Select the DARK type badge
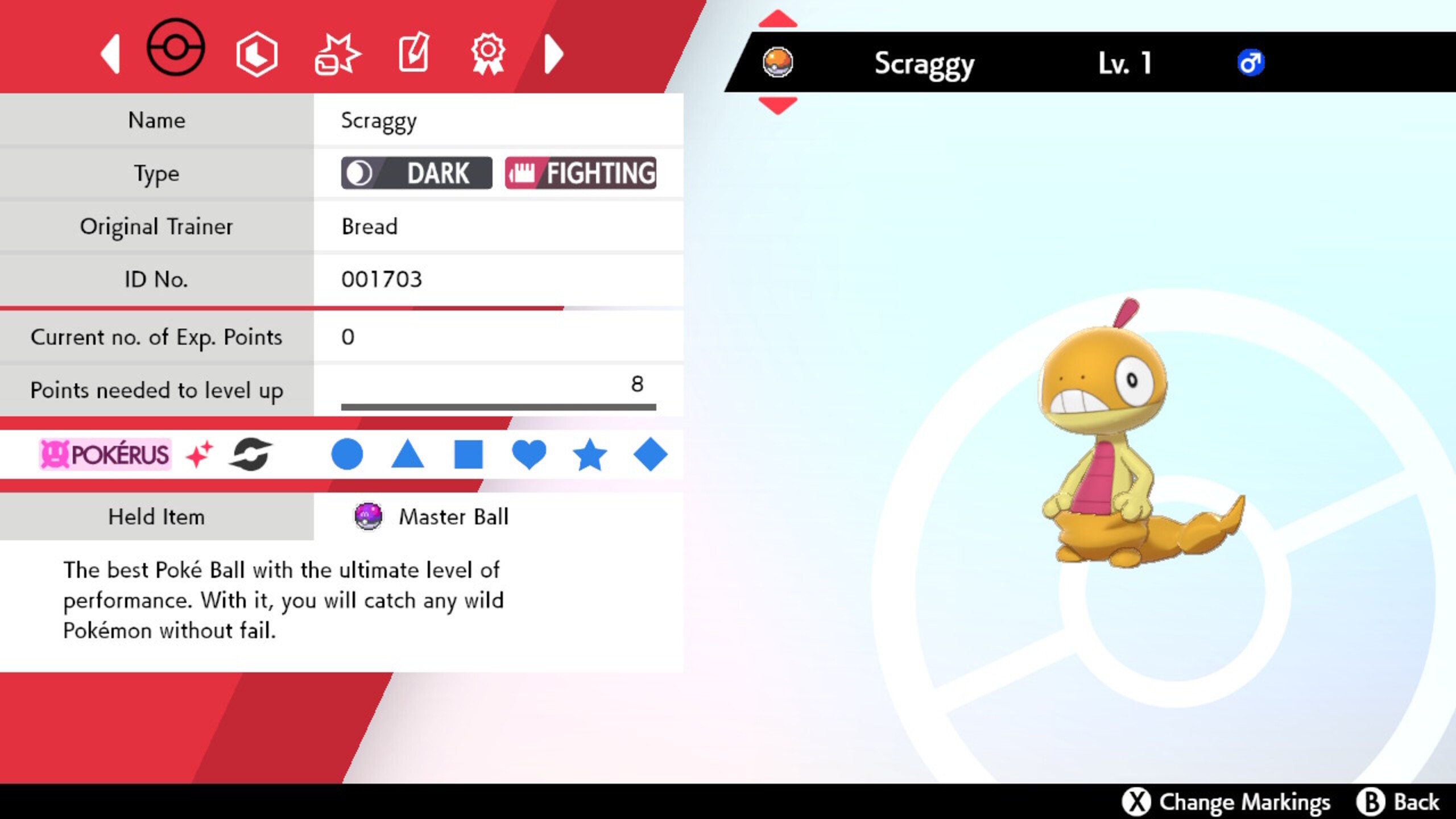This screenshot has width=1456, height=819. pos(416,173)
